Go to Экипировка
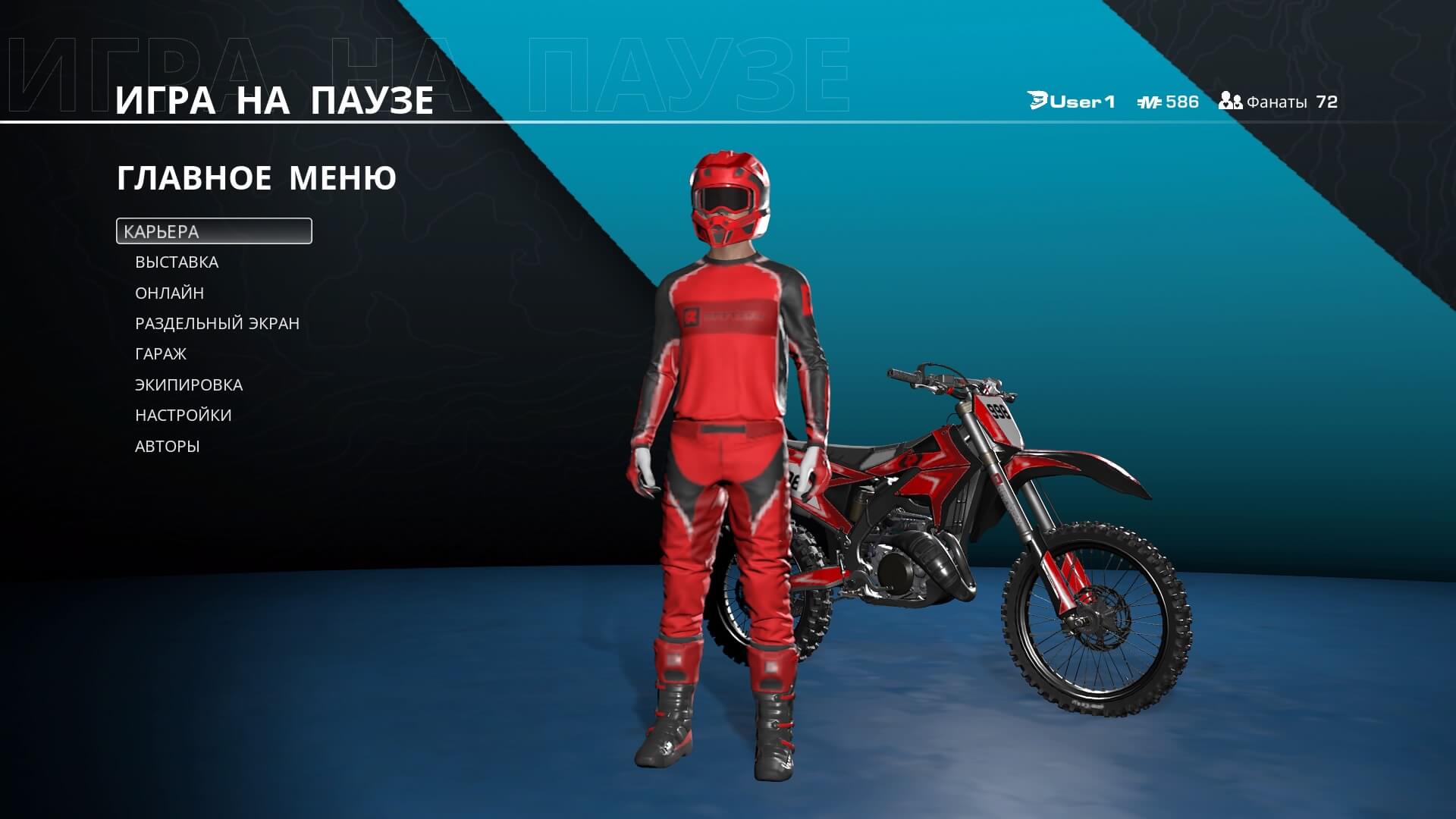Image resolution: width=1456 pixels, height=819 pixels. (189, 385)
